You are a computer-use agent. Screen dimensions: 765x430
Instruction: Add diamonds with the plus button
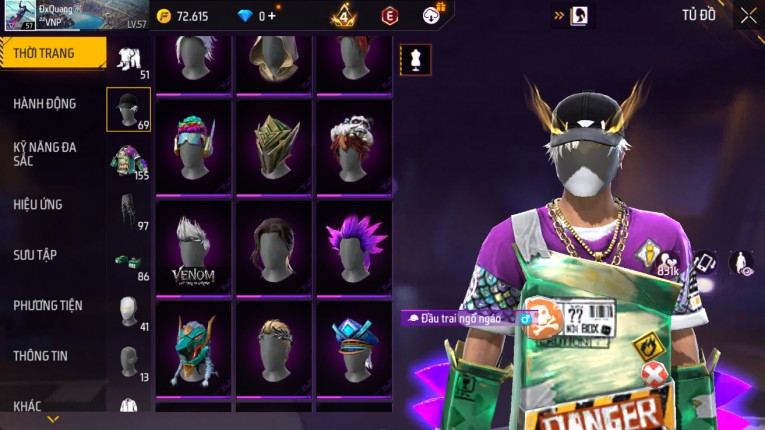click(272, 16)
